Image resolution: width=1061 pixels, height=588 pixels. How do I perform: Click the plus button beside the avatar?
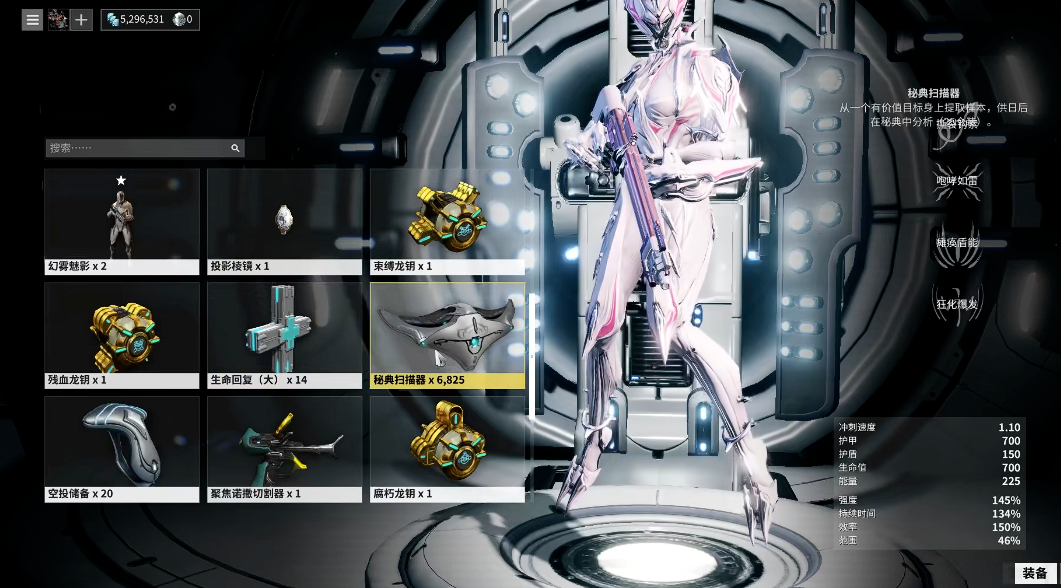click(81, 19)
